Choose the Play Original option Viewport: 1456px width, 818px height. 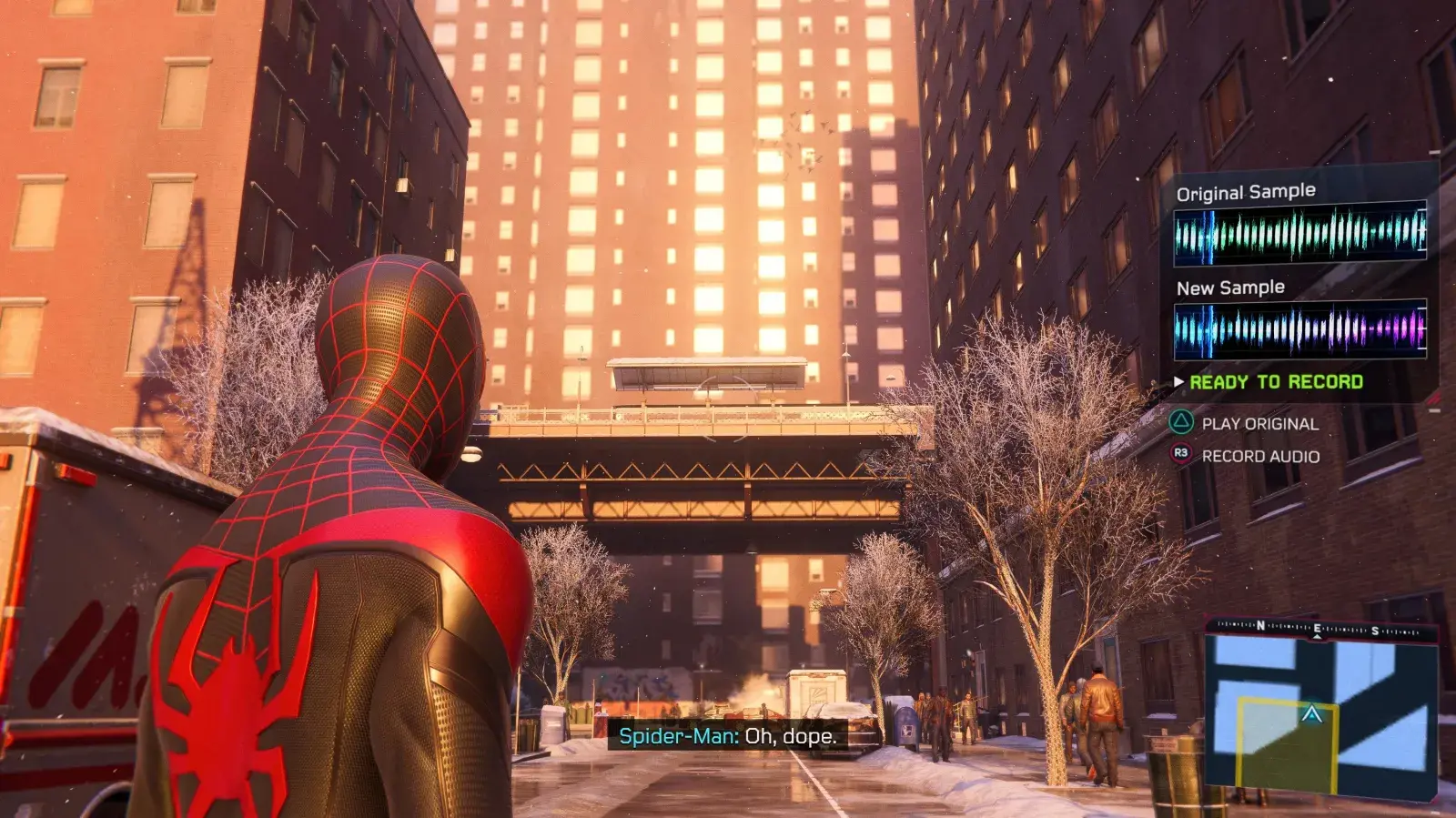(x=1259, y=423)
